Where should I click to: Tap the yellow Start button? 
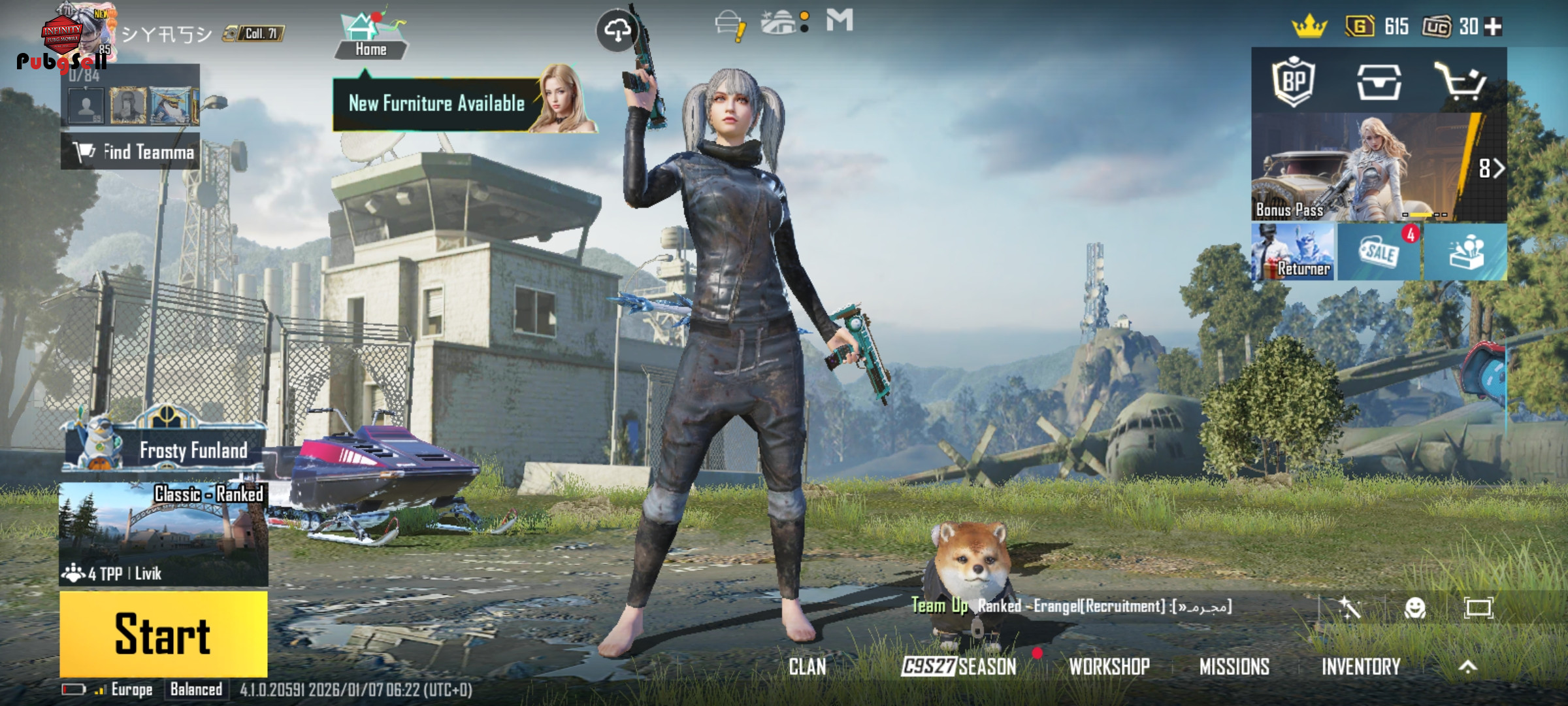163,633
